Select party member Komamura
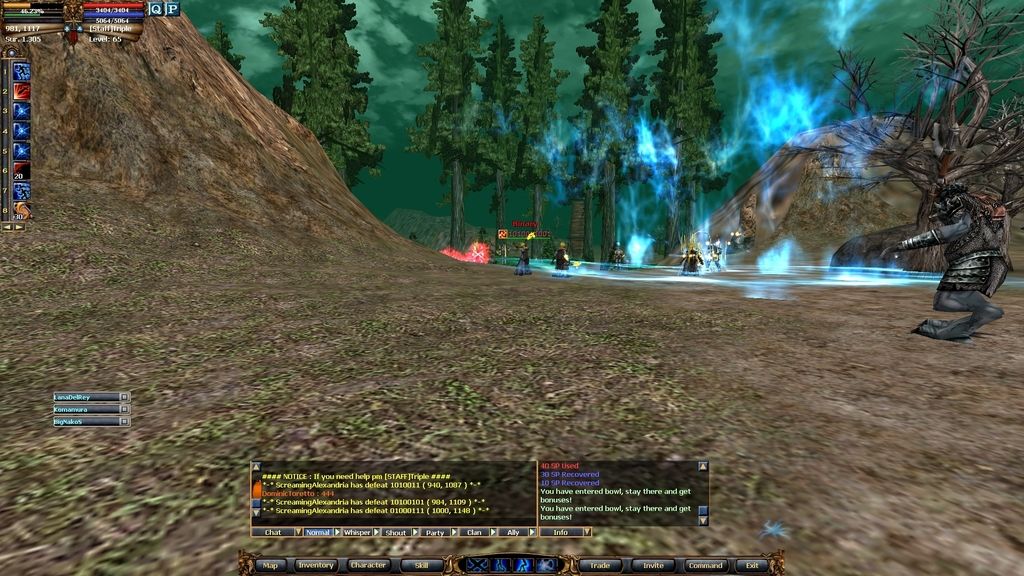 (x=85, y=409)
